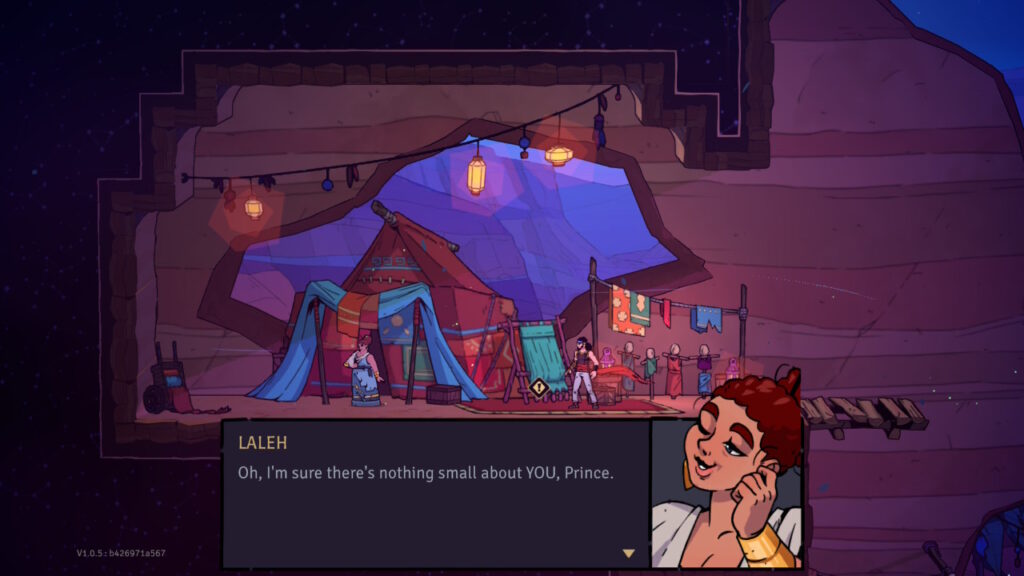Advance dialogue with the yellow continue arrow

pos(628,553)
